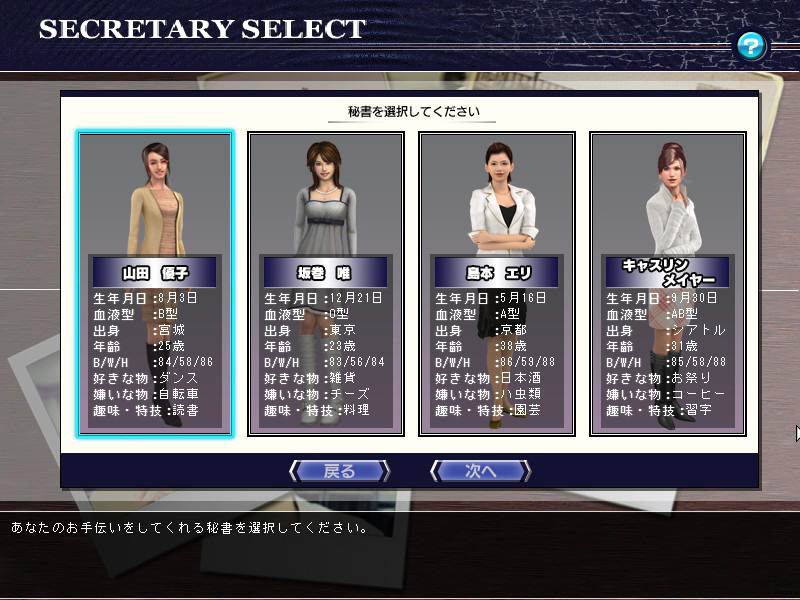Select secretary 山田 優子 card
The image size is (800, 600).
pos(155,284)
